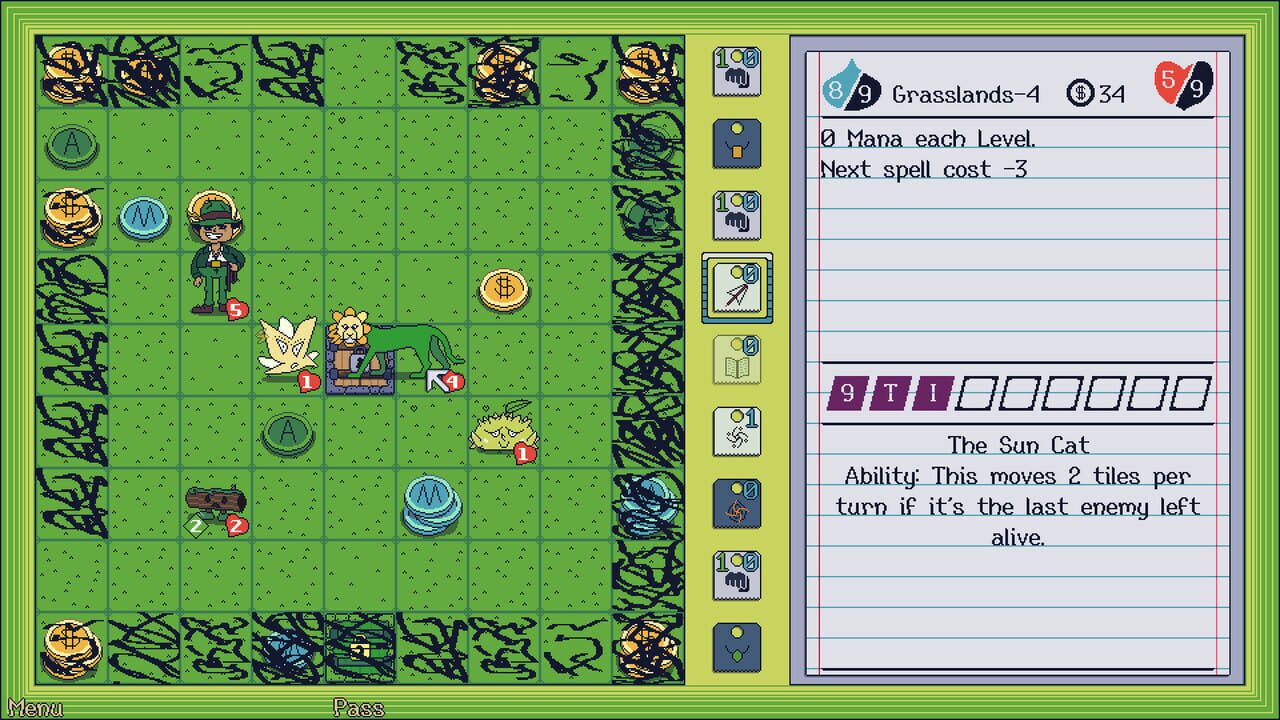Pick up the coin on the grass
The width and height of the screenshot is (1280, 720).
click(505, 290)
